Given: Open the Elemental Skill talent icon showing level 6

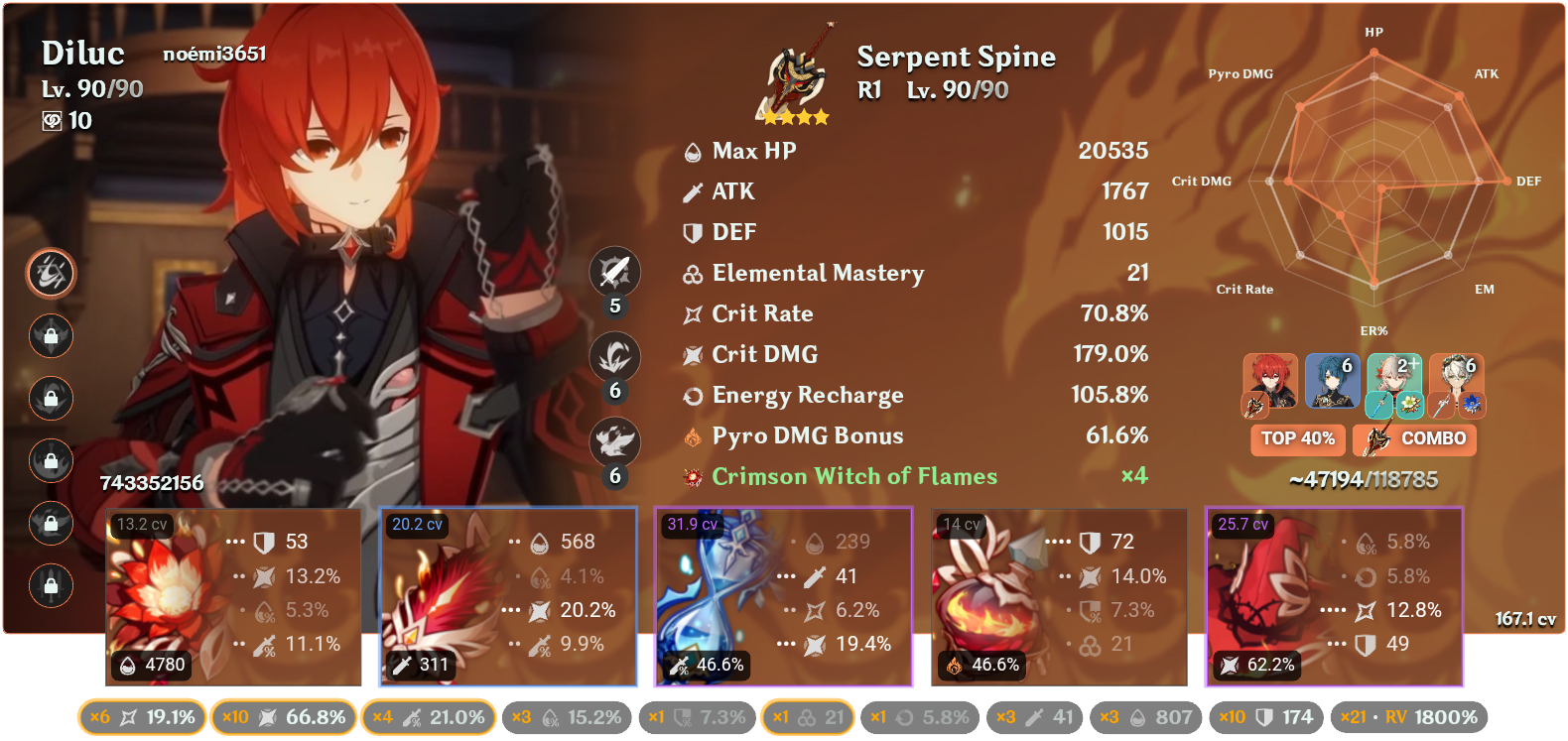Looking at the screenshot, I should click(615, 357).
